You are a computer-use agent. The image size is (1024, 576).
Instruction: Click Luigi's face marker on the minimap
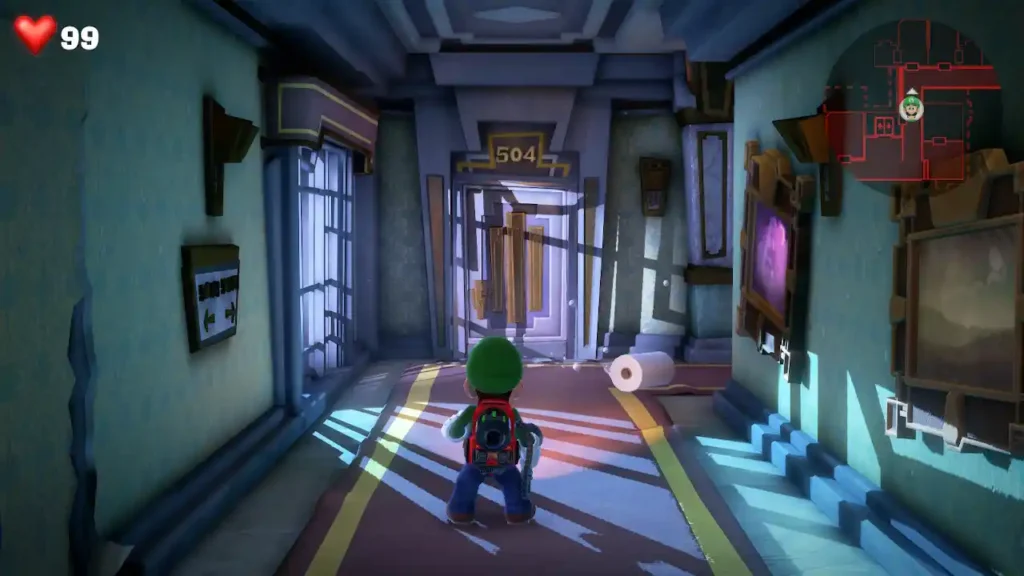pyautogui.click(x=910, y=107)
